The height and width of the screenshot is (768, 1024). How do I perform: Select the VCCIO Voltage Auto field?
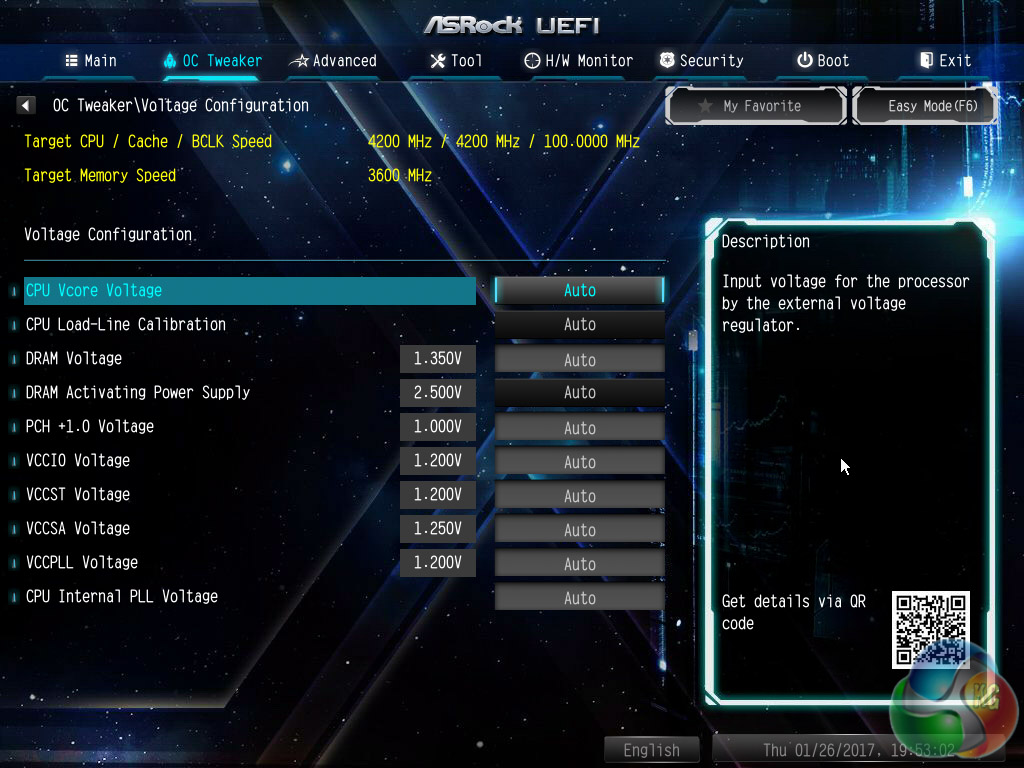point(579,461)
